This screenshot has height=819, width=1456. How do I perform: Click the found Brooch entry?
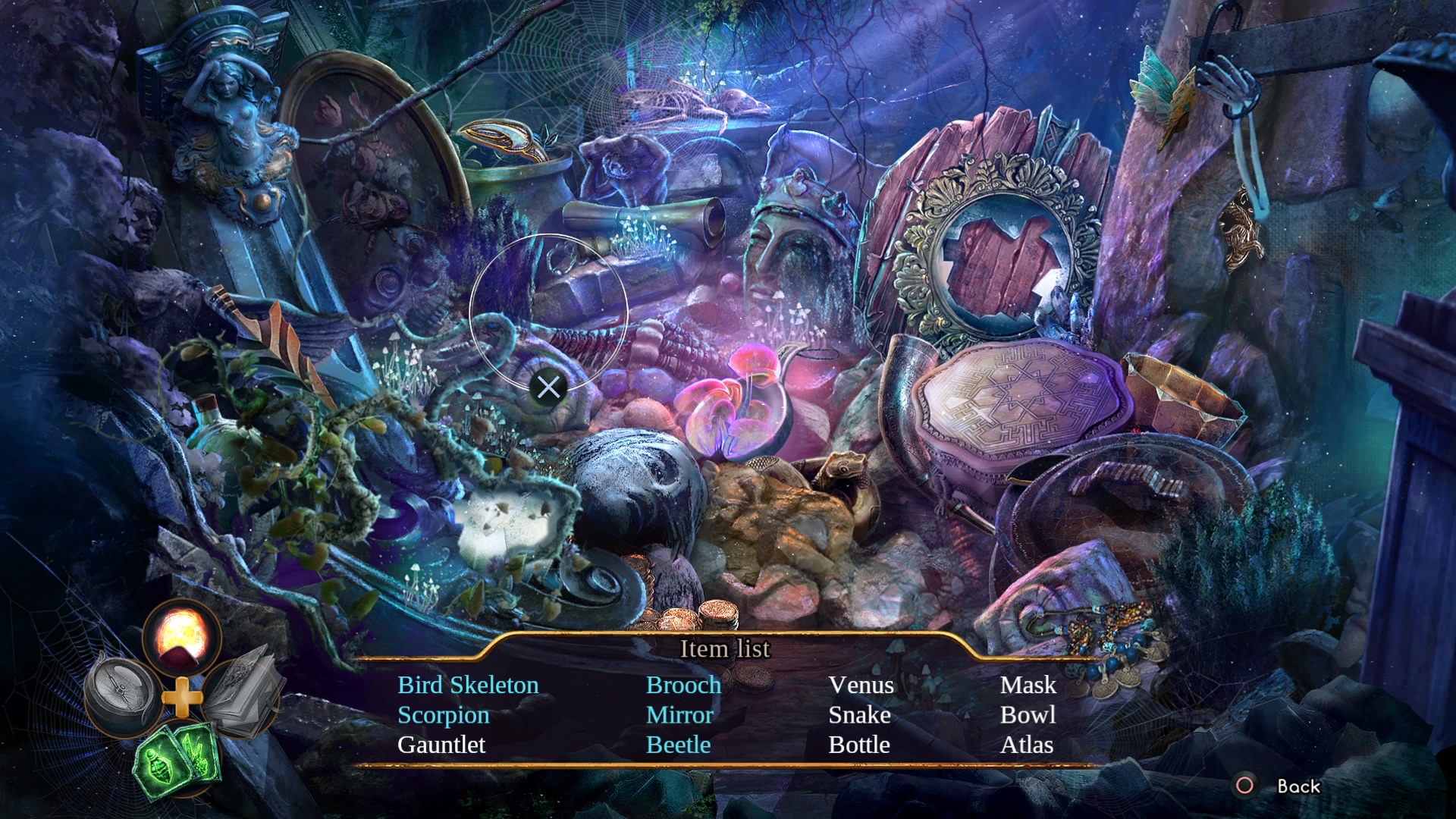(x=683, y=685)
